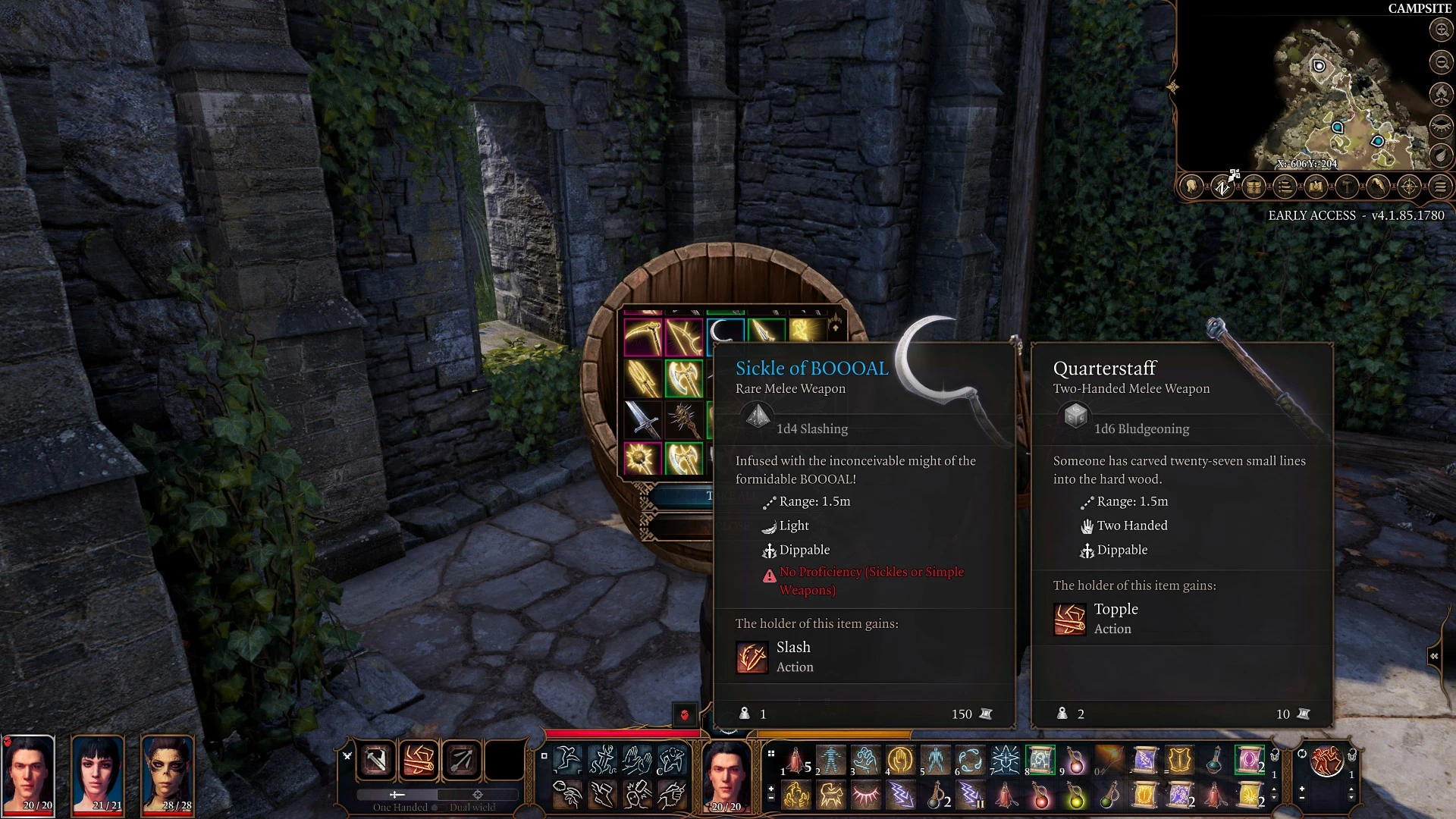Open the map compass icon under minimap
1456x819 pixels.
[x=1409, y=187]
